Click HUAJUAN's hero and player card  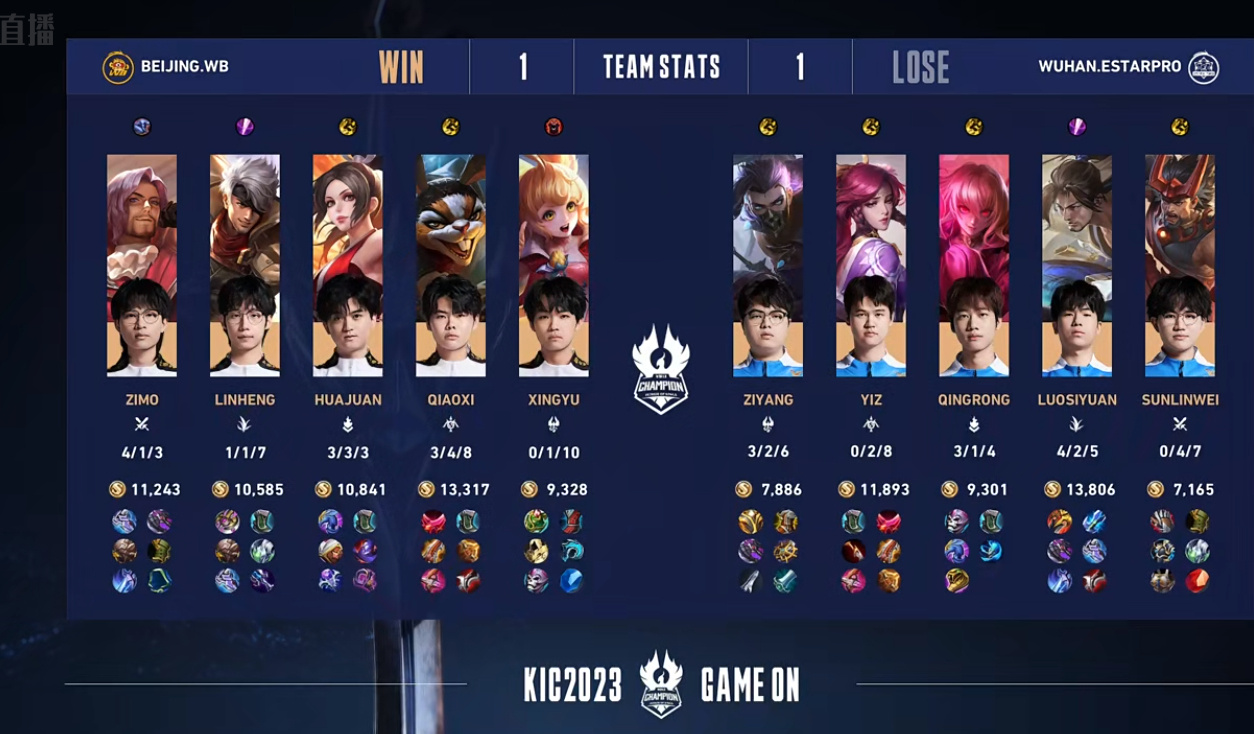(348, 266)
